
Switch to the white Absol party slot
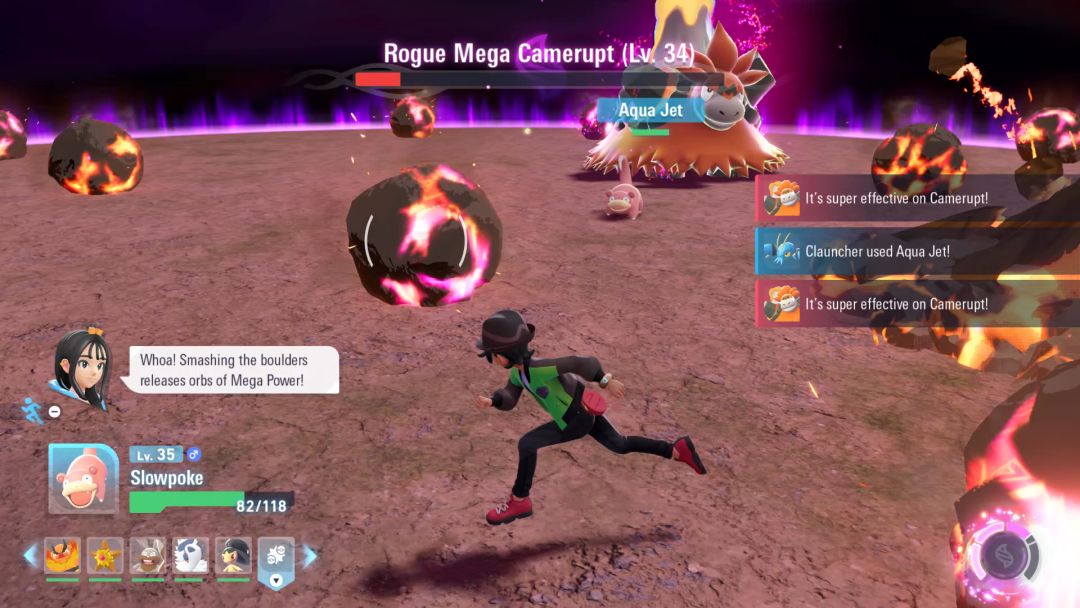coord(190,555)
